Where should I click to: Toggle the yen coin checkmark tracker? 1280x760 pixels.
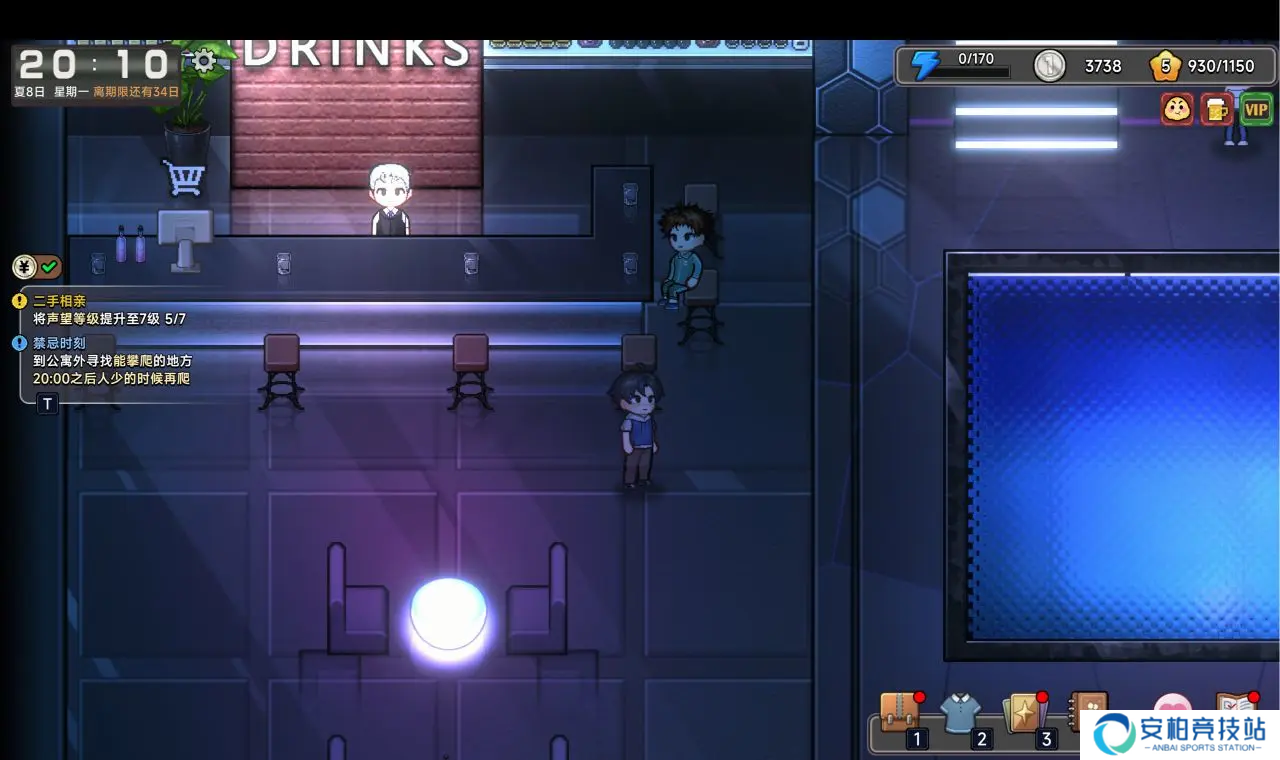37,267
